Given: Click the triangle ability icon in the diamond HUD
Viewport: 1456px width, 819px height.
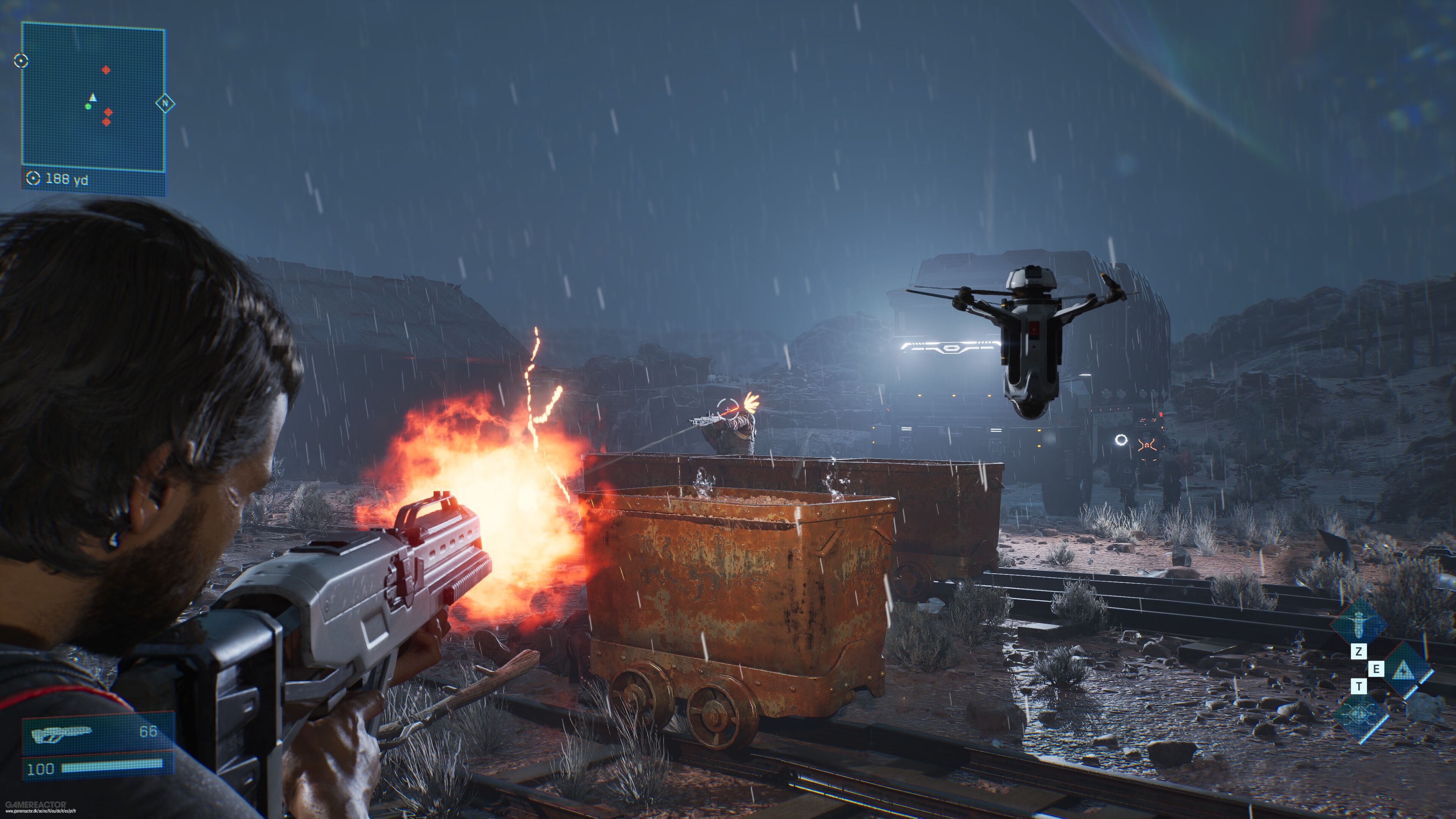Looking at the screenshot, I should (1403, 670).
